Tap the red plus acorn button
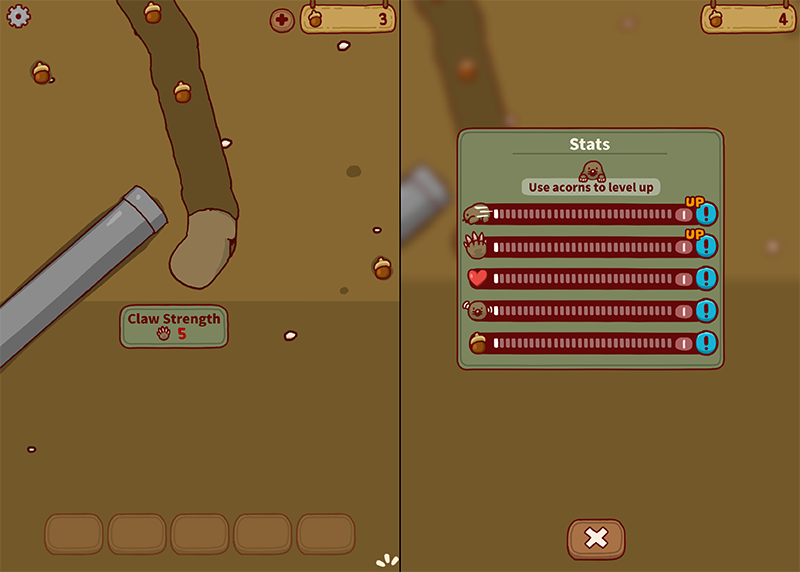This screenshot has width=800, height=572. (x=282, y=20)
